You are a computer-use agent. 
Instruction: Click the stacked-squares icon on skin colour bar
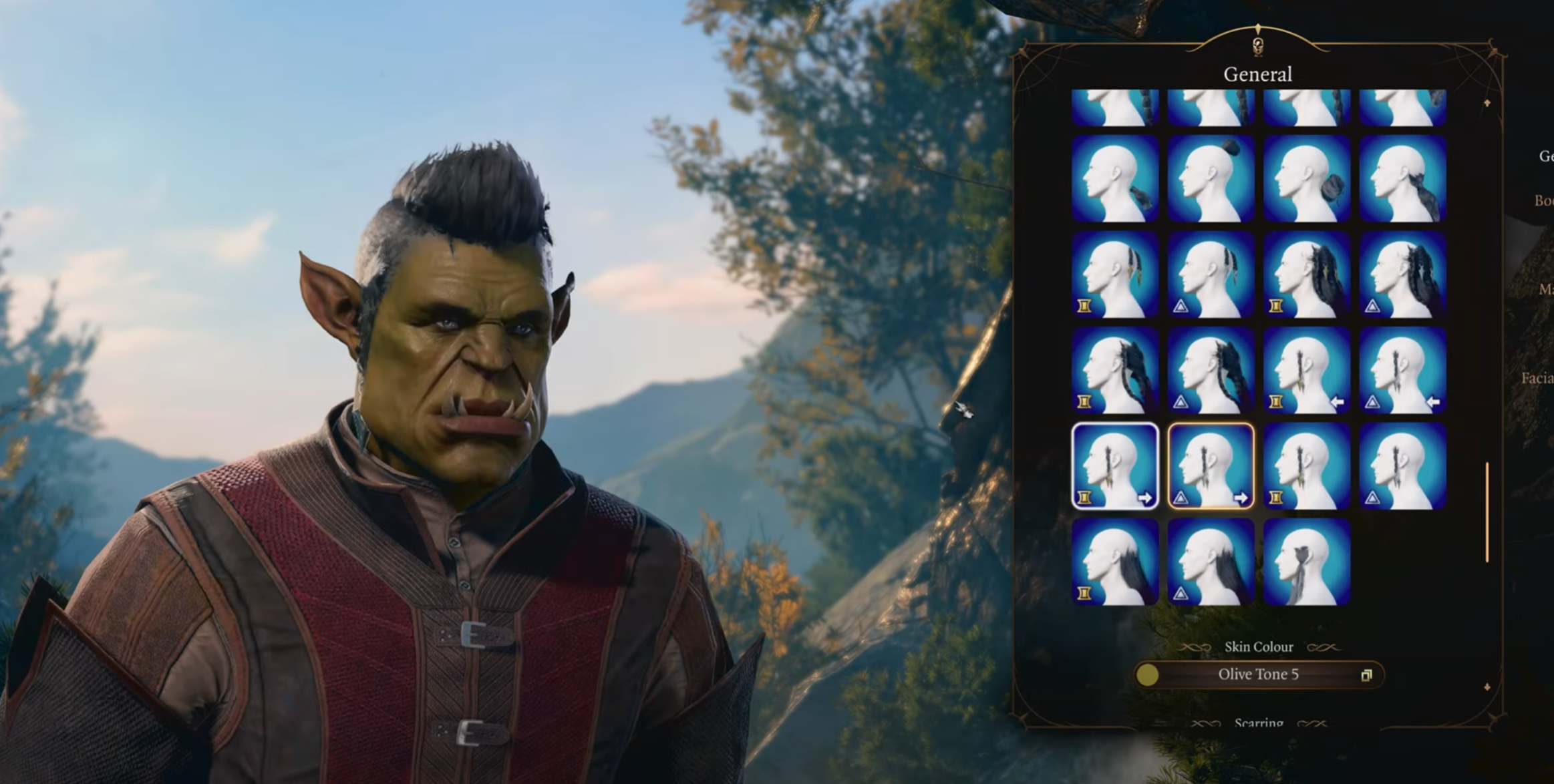click(x=1366, y=675)
